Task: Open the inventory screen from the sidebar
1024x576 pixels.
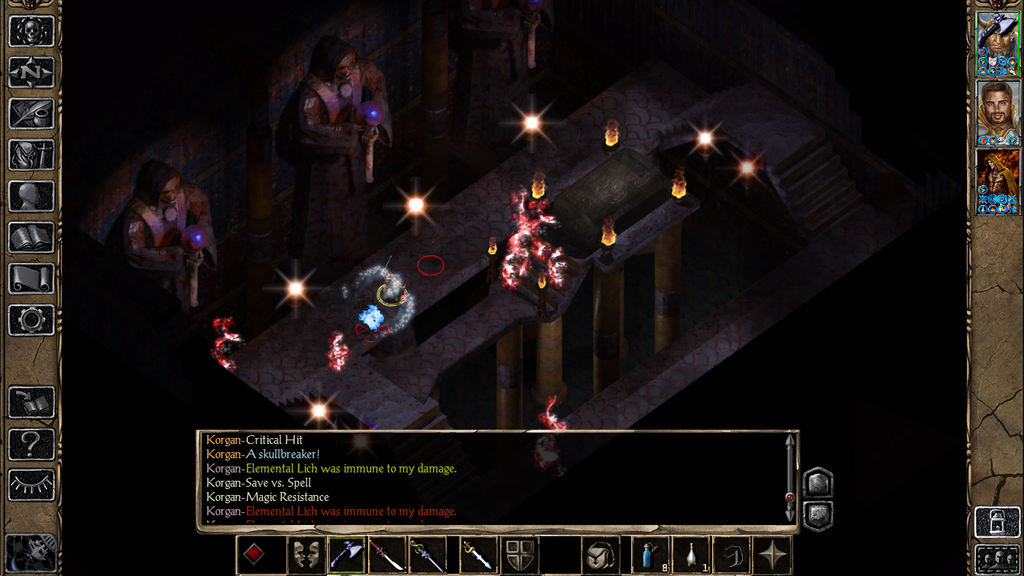Action: 31,155
